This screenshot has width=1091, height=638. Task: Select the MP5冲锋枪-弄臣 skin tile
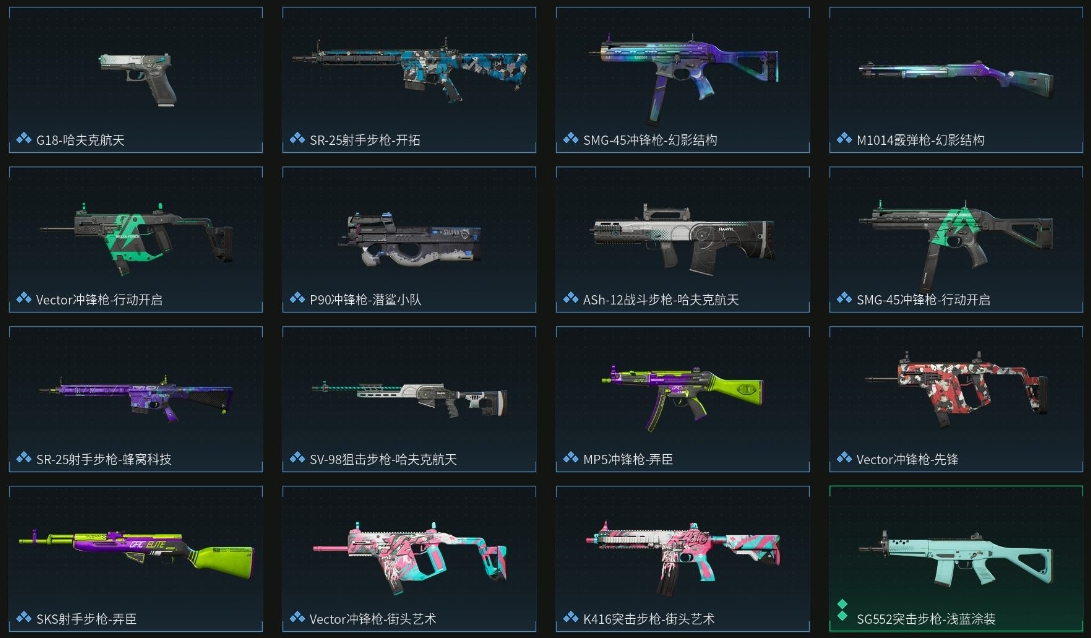tap(683, 398)
